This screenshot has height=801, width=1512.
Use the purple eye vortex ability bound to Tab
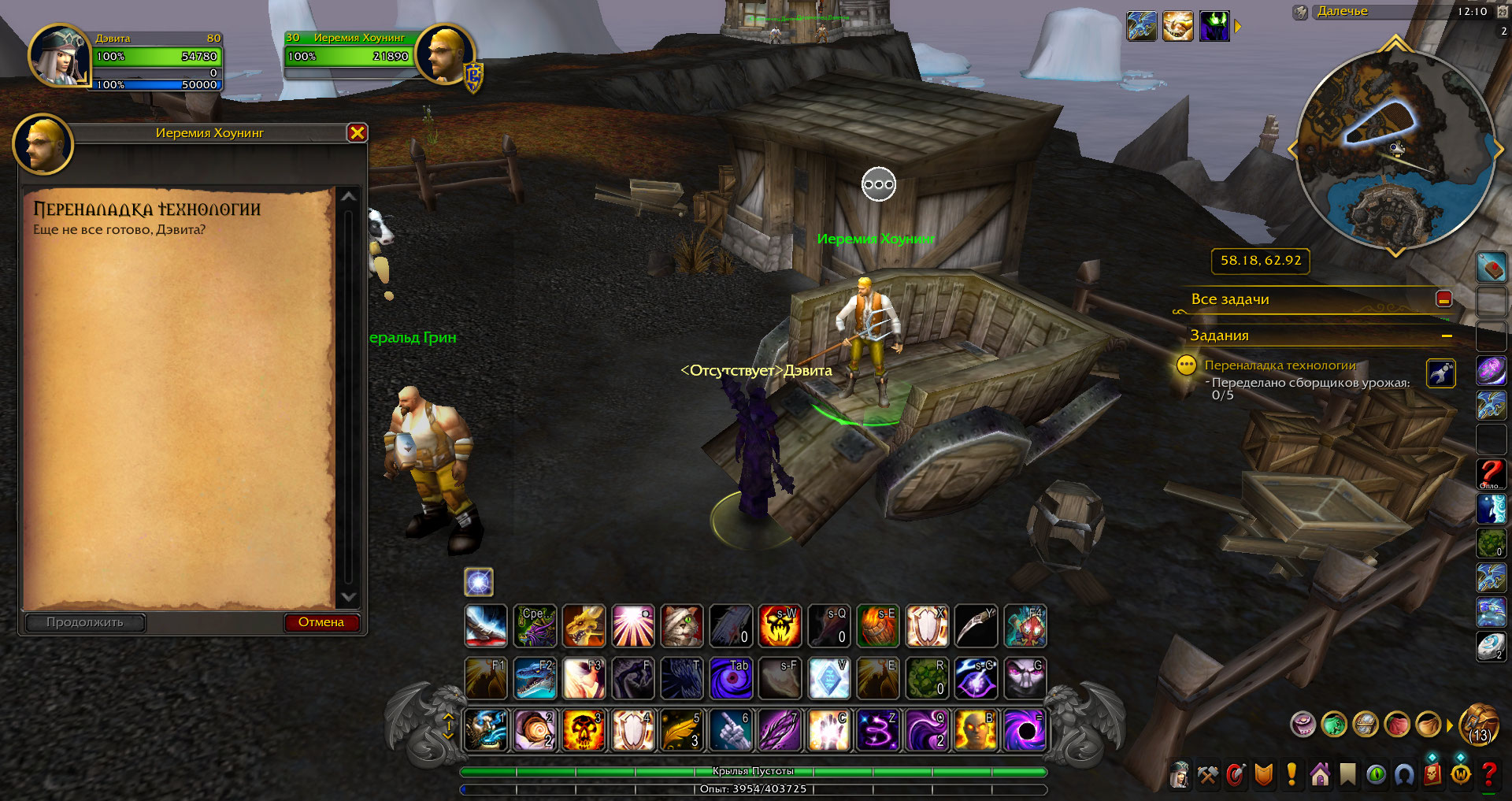click(x=731, y=678)
